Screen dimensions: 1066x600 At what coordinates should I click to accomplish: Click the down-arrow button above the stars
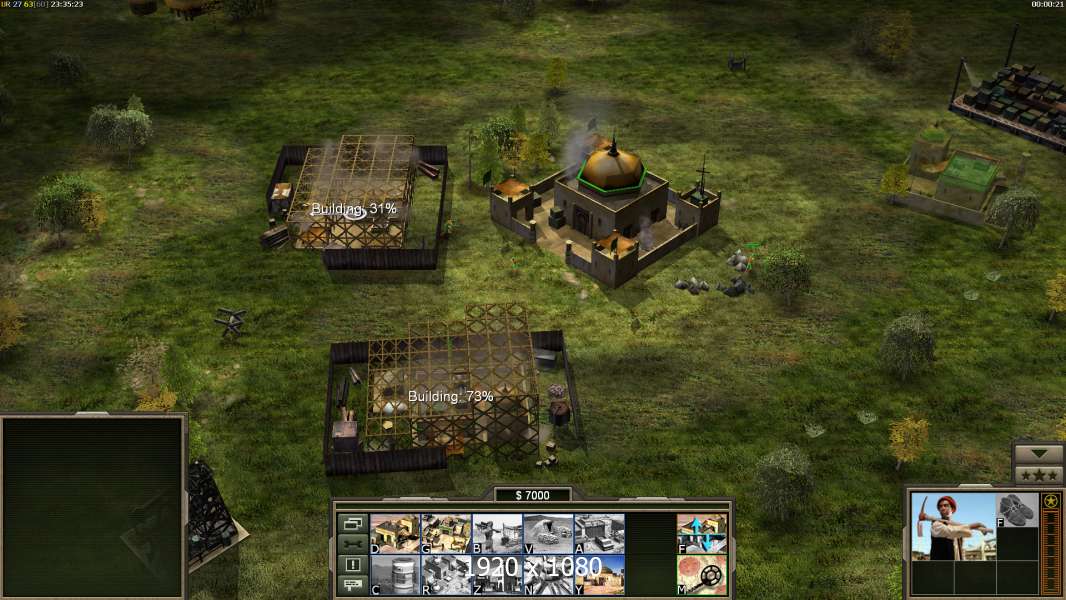[1038, 453]
